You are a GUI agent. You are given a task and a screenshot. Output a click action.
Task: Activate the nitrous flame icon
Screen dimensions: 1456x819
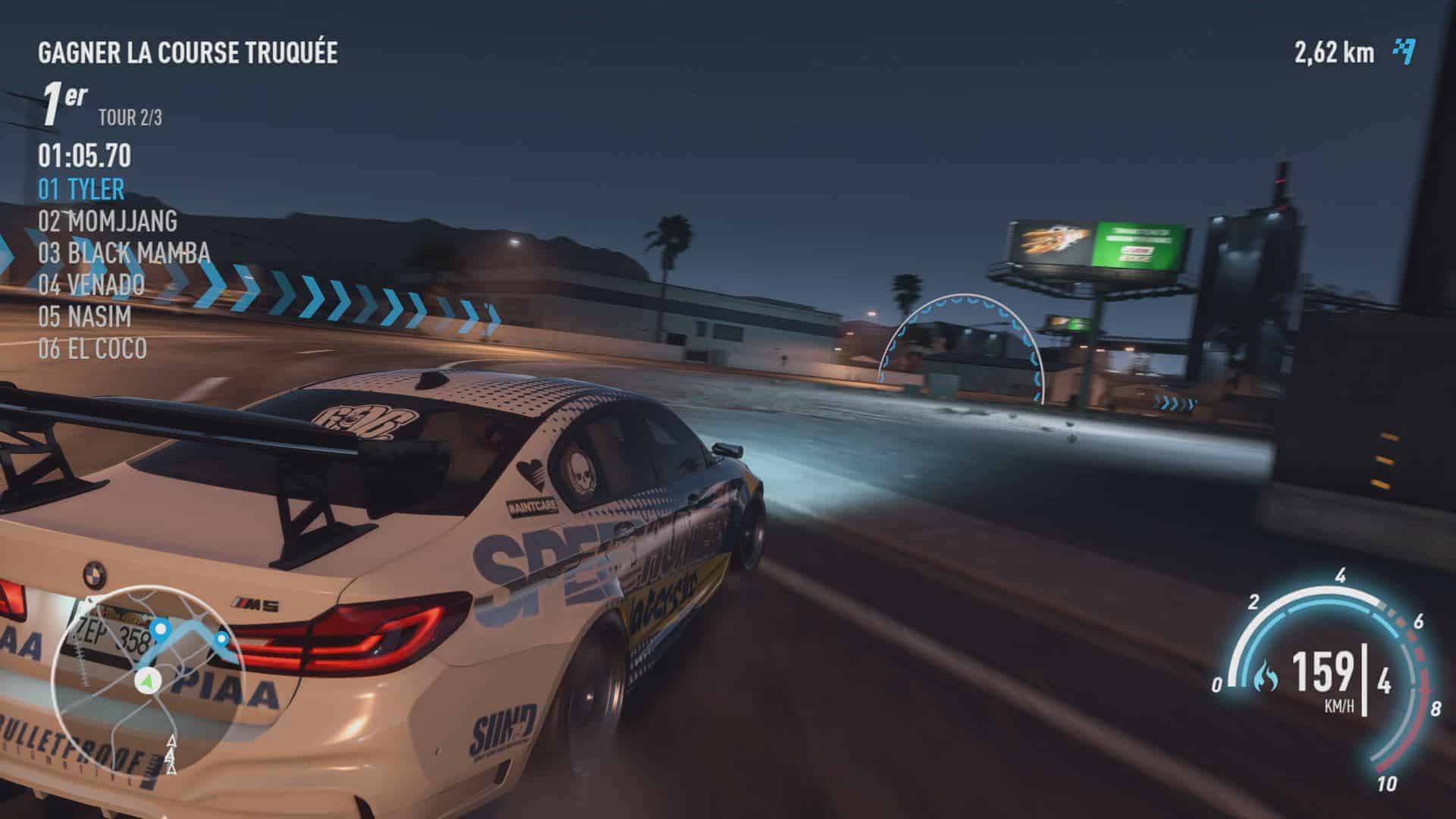[1266, 673]
